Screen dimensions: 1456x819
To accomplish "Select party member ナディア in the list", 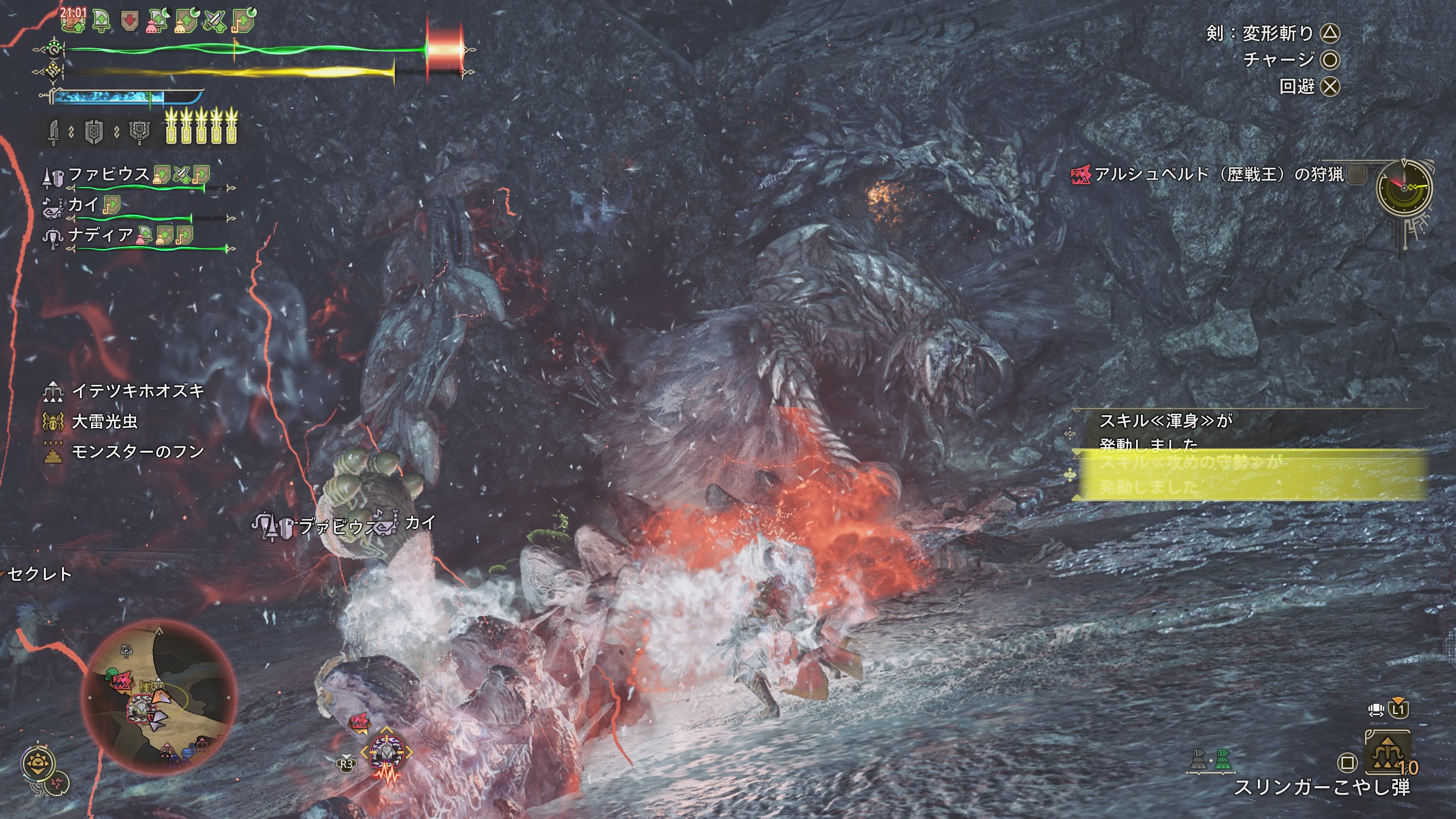I will click(100, 235).
